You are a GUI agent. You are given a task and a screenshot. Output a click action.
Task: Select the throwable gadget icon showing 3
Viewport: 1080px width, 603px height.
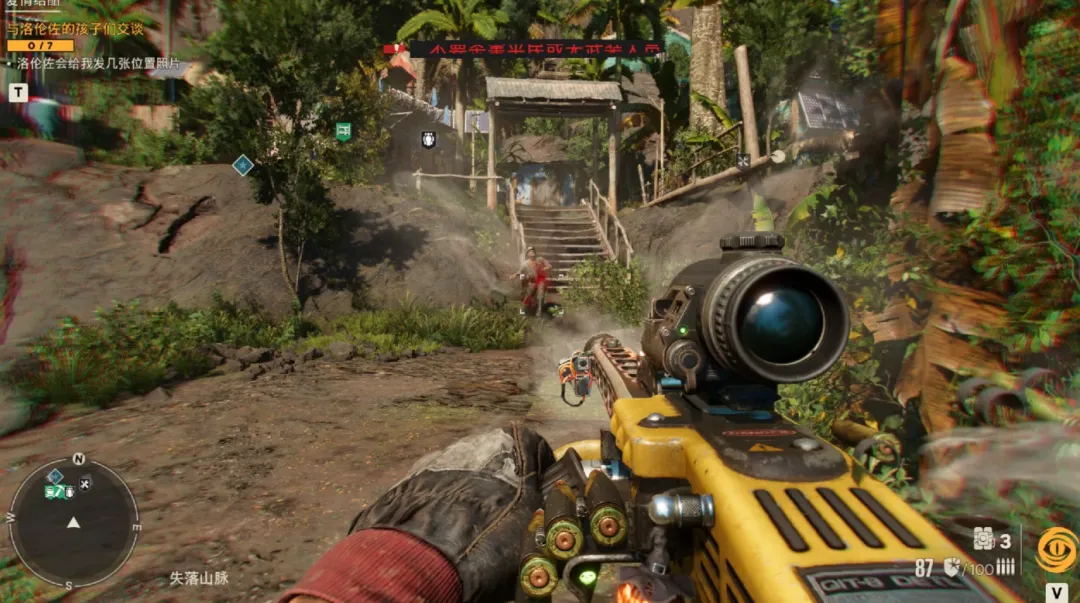985,539
